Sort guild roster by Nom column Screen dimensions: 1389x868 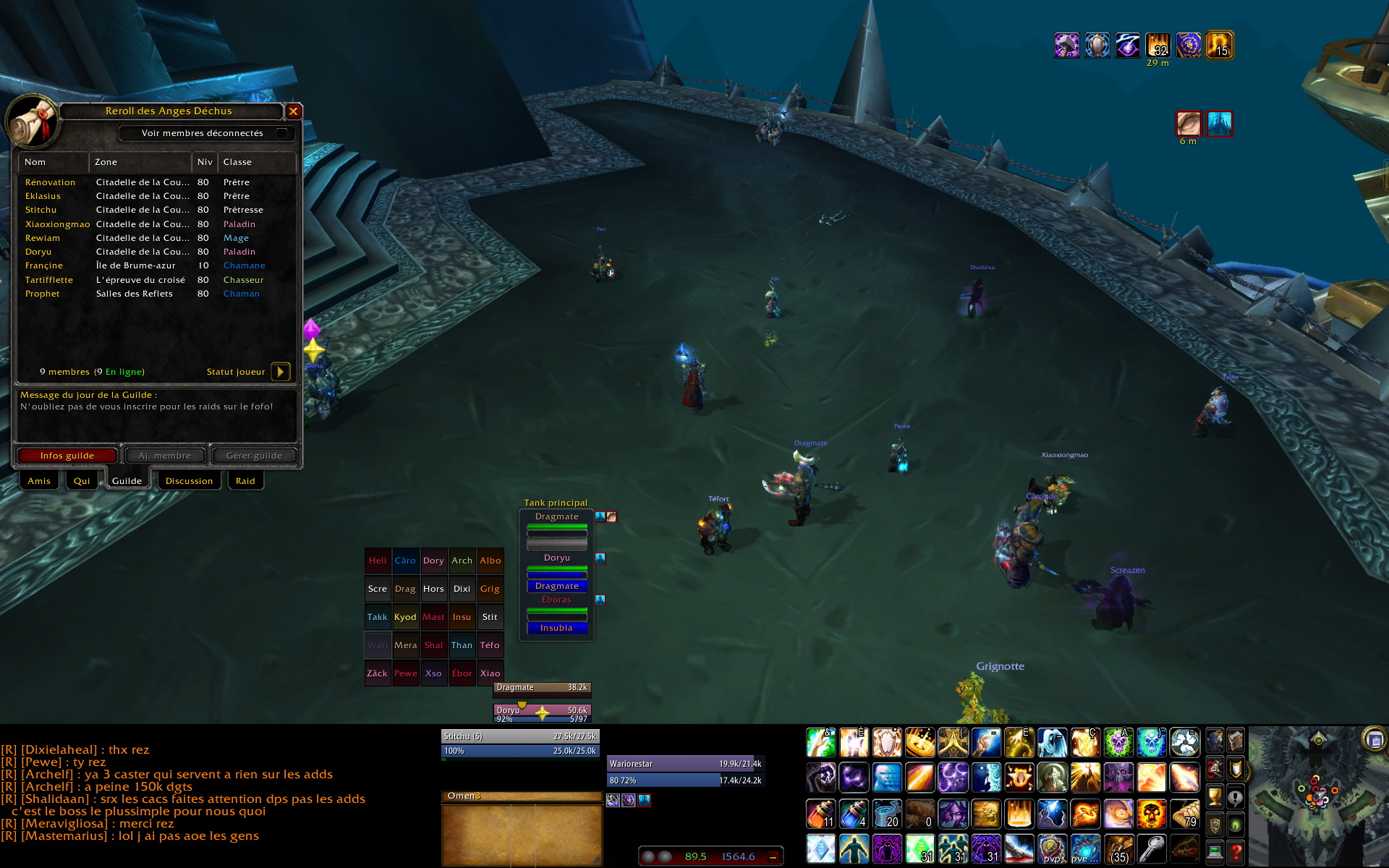pyautogui.click(x=54, y=162)
